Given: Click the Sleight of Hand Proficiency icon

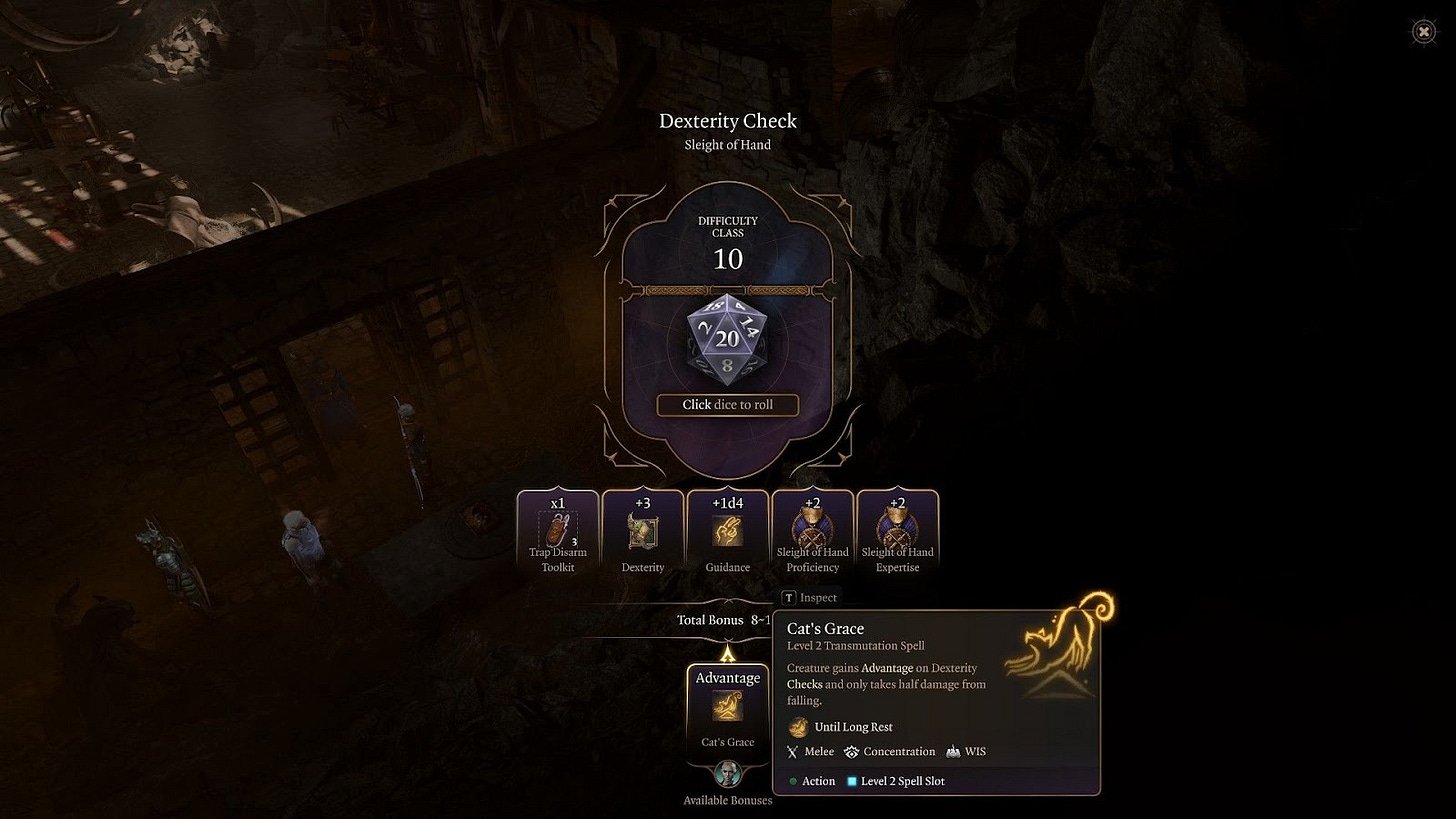Looking at the screenshot, I should (x=812, y=525).
